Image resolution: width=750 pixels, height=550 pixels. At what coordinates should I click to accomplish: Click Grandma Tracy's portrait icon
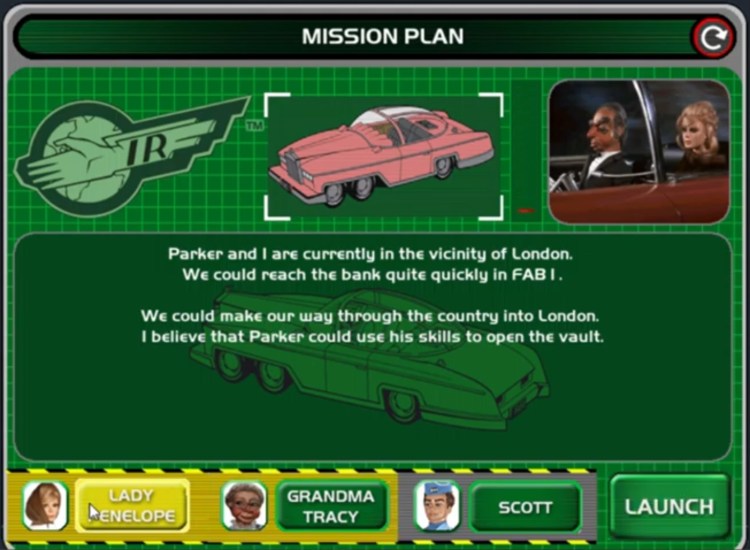(245, 506)
